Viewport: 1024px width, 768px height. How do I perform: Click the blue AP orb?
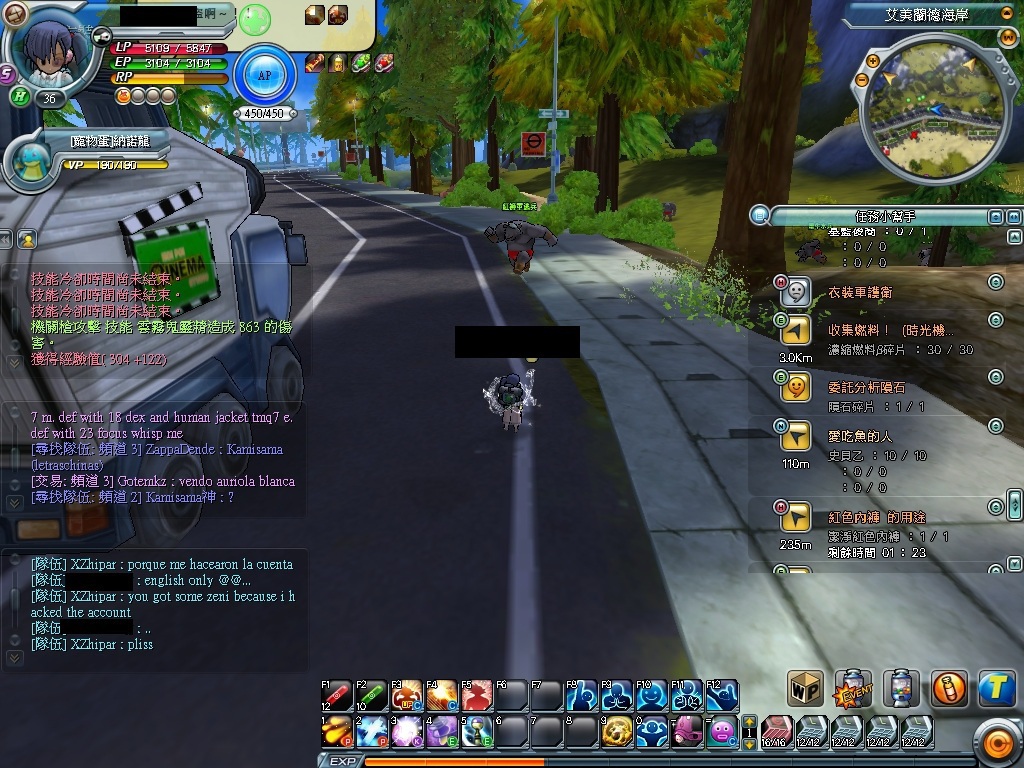[x=265, y=75]
